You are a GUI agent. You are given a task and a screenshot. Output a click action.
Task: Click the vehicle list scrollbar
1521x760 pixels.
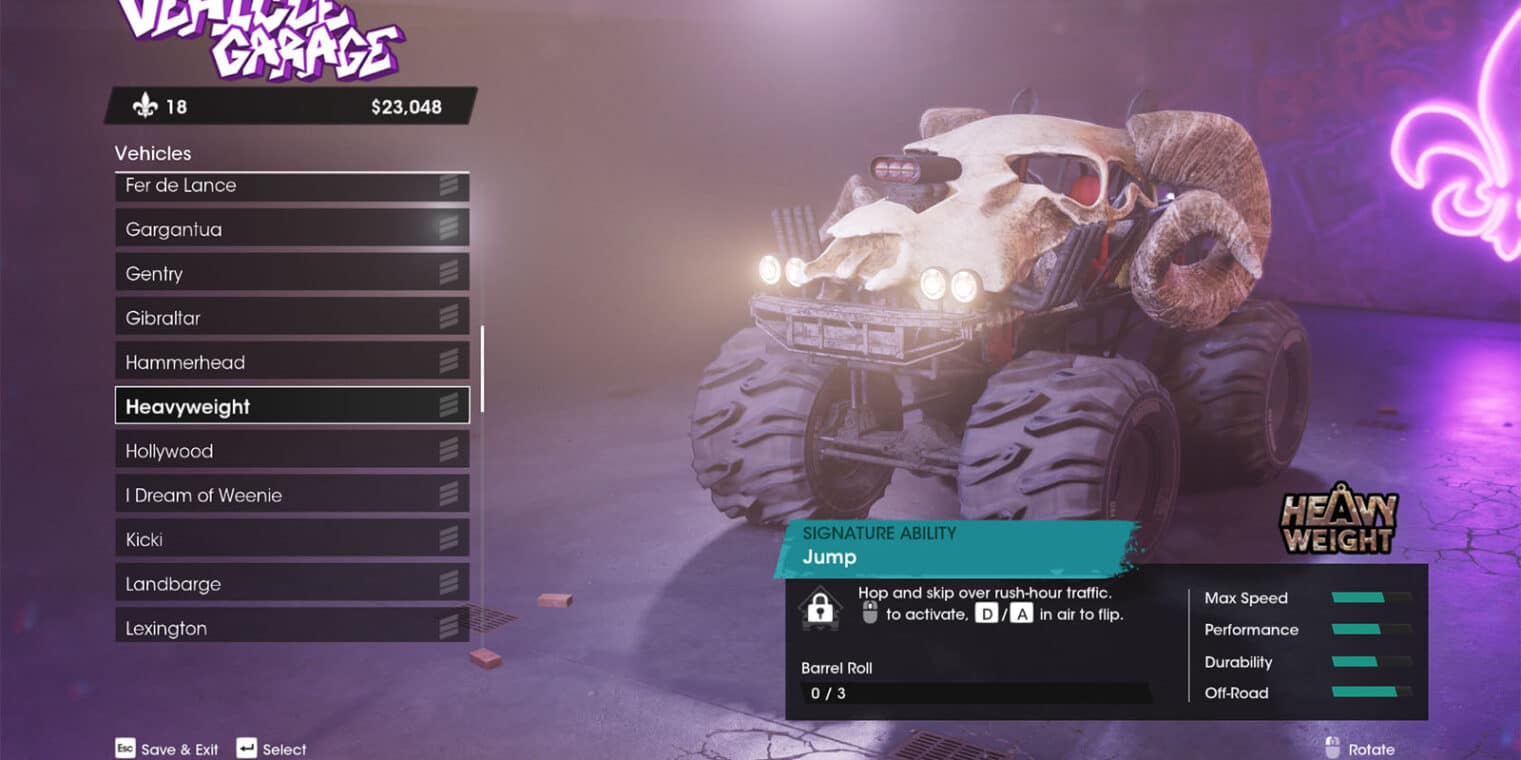click(482, 368)
